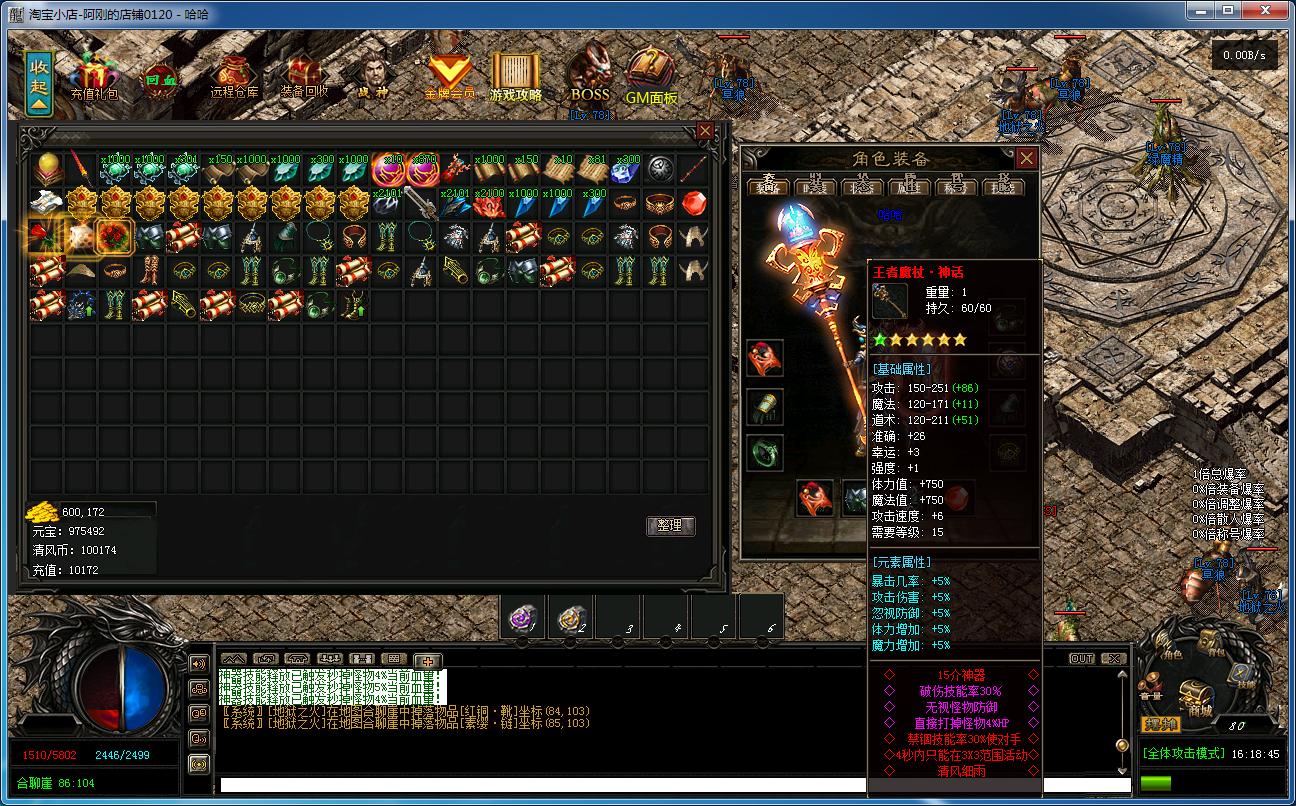Open the 金牌会员 gold member menu

click(449, 77)
